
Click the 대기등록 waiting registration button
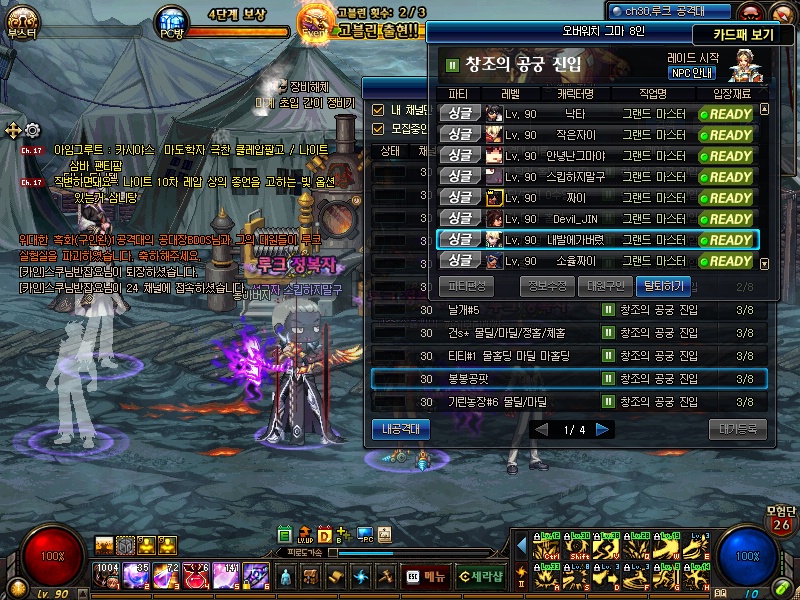click(x=737, y=429)
